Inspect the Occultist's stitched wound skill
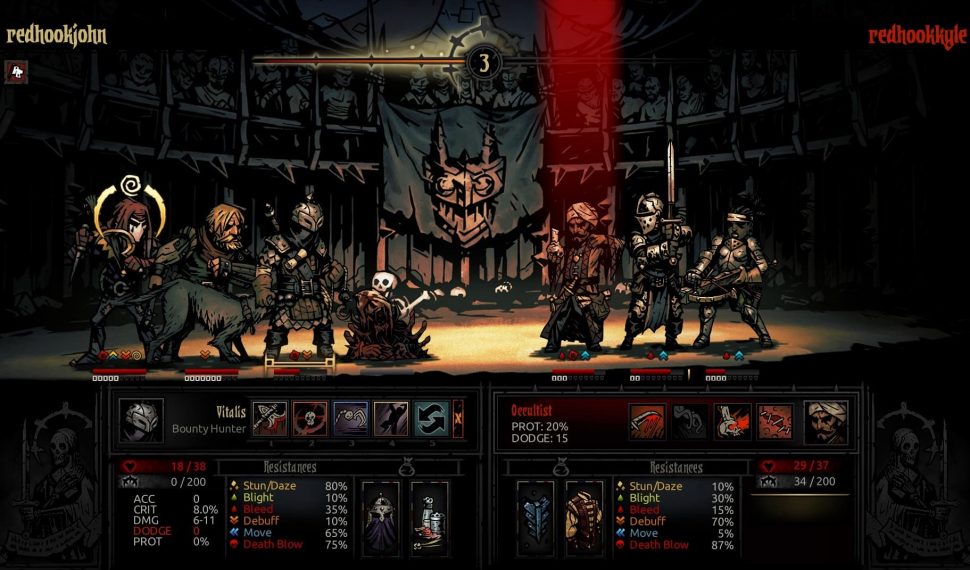The image size is (970, 570). pos(776,421)
